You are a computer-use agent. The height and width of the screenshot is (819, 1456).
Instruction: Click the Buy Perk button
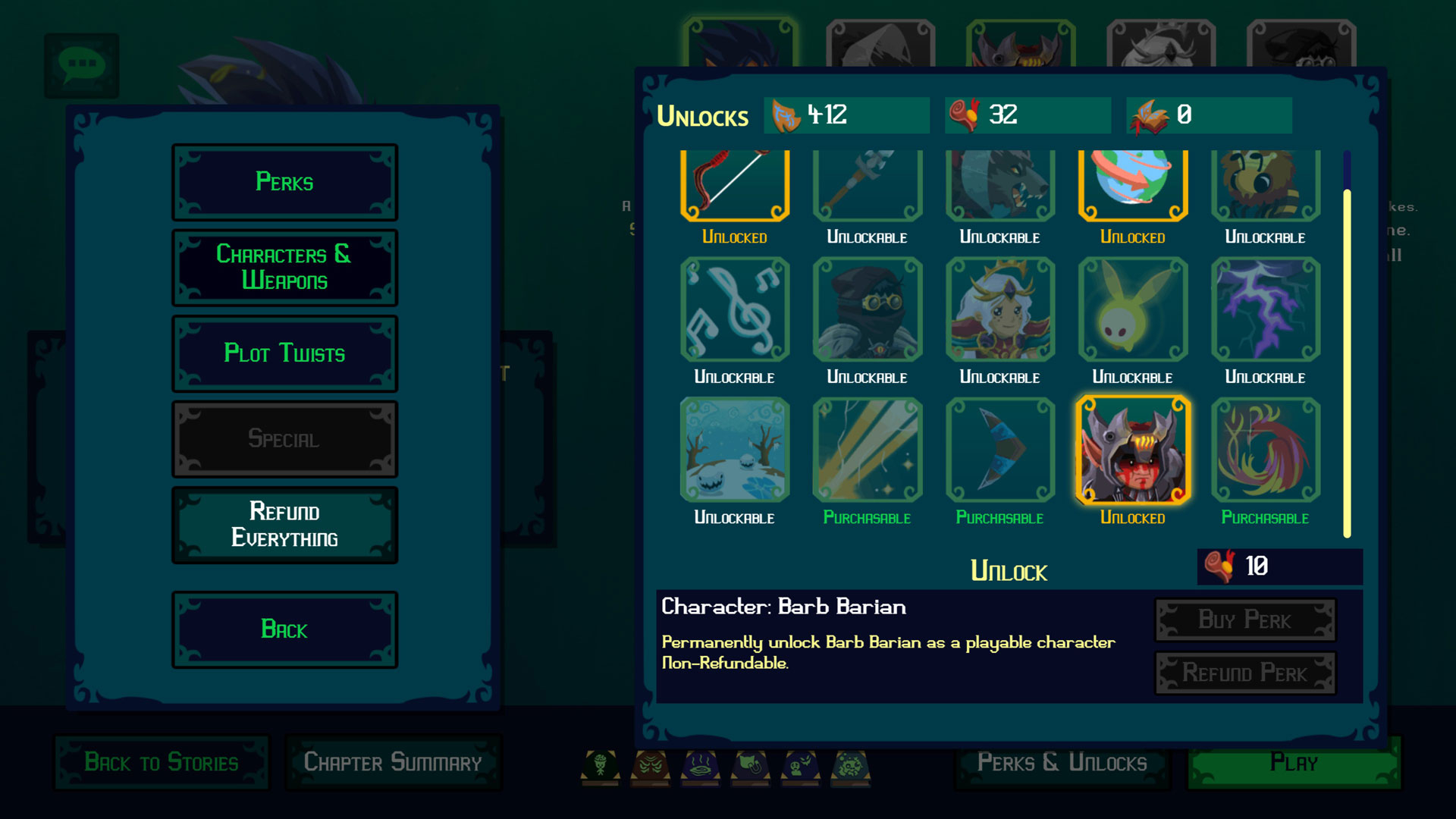[x=1244, y=620]
